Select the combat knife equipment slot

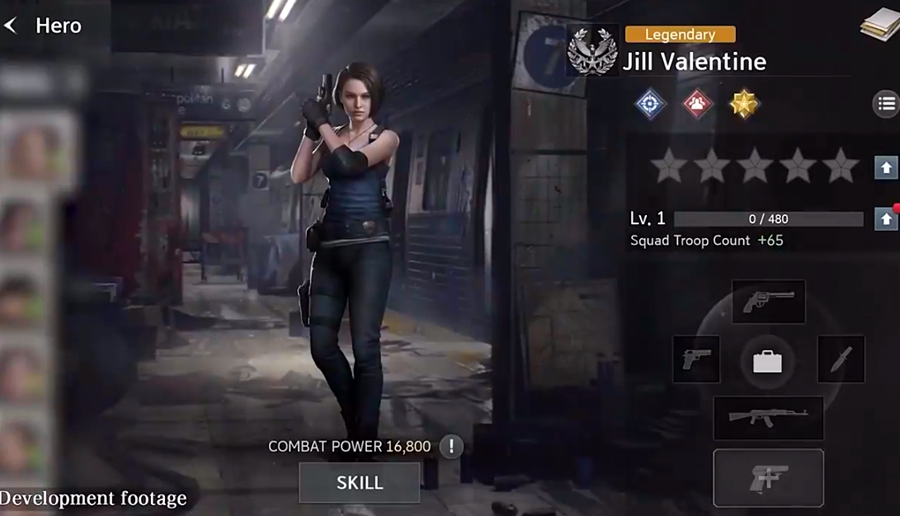841,359
